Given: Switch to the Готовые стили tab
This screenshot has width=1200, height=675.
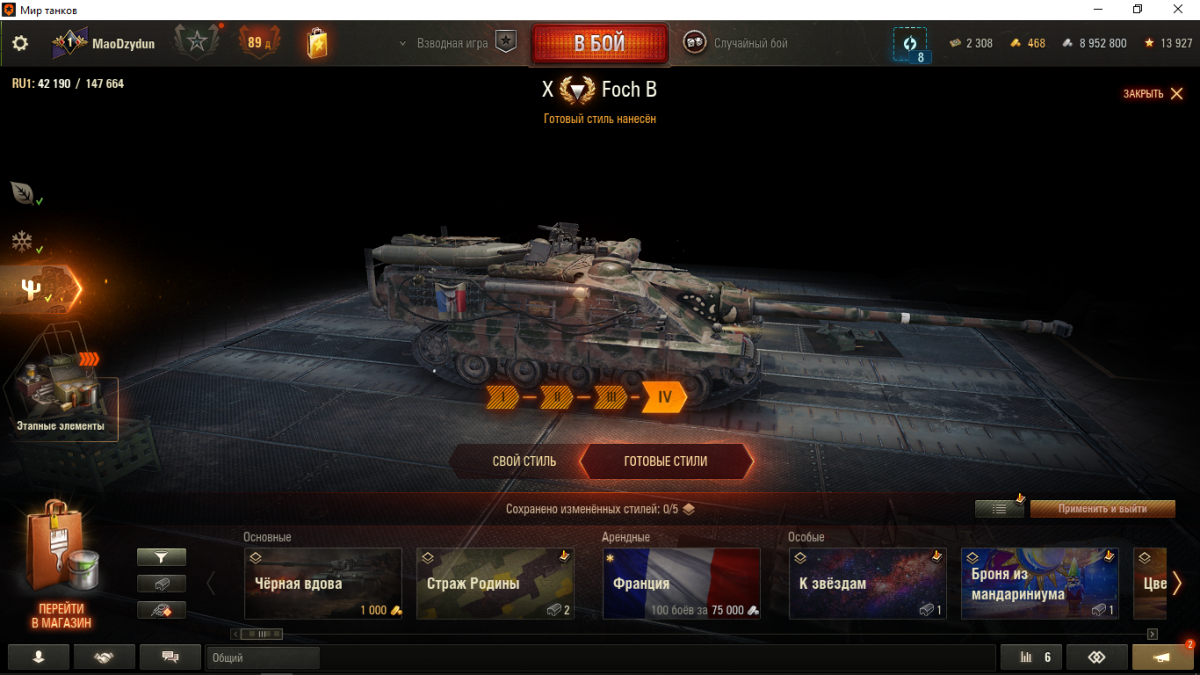Looking at the screenshot, I should pyautogui.click(x=665, y=462).
